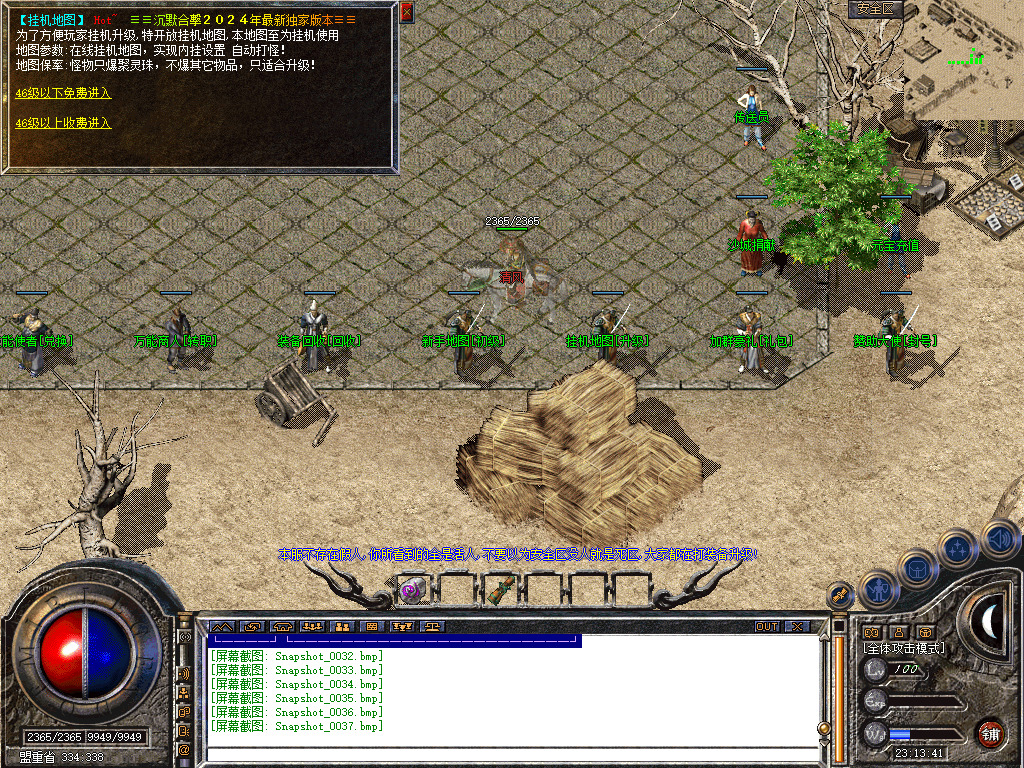Viewport: 1024px width, 768px height.
Task: Click the @ button left of chat box
Action: pos(185,748)
